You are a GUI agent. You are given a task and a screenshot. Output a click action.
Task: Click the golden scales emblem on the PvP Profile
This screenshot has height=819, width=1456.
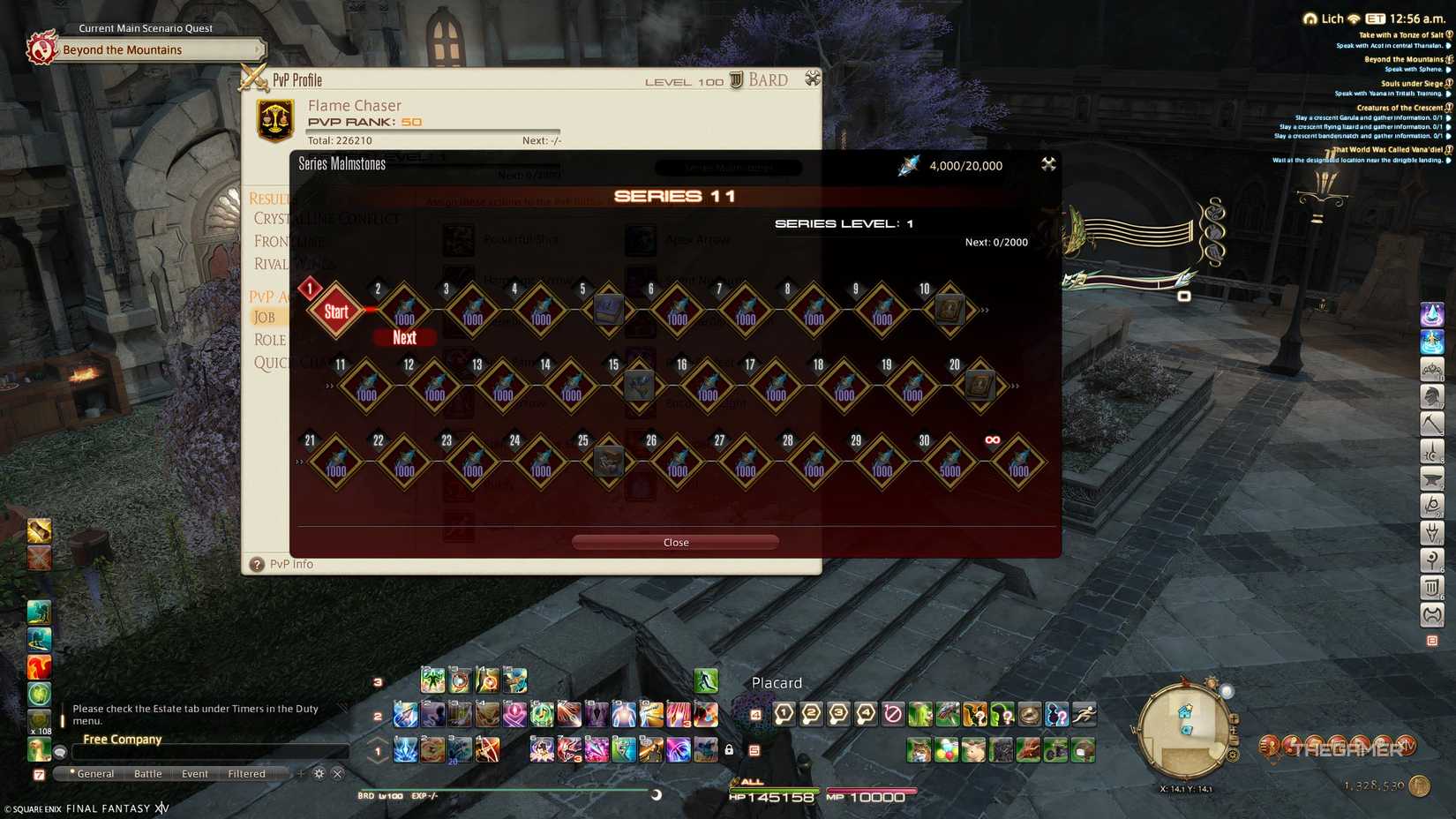coord(274,117)
